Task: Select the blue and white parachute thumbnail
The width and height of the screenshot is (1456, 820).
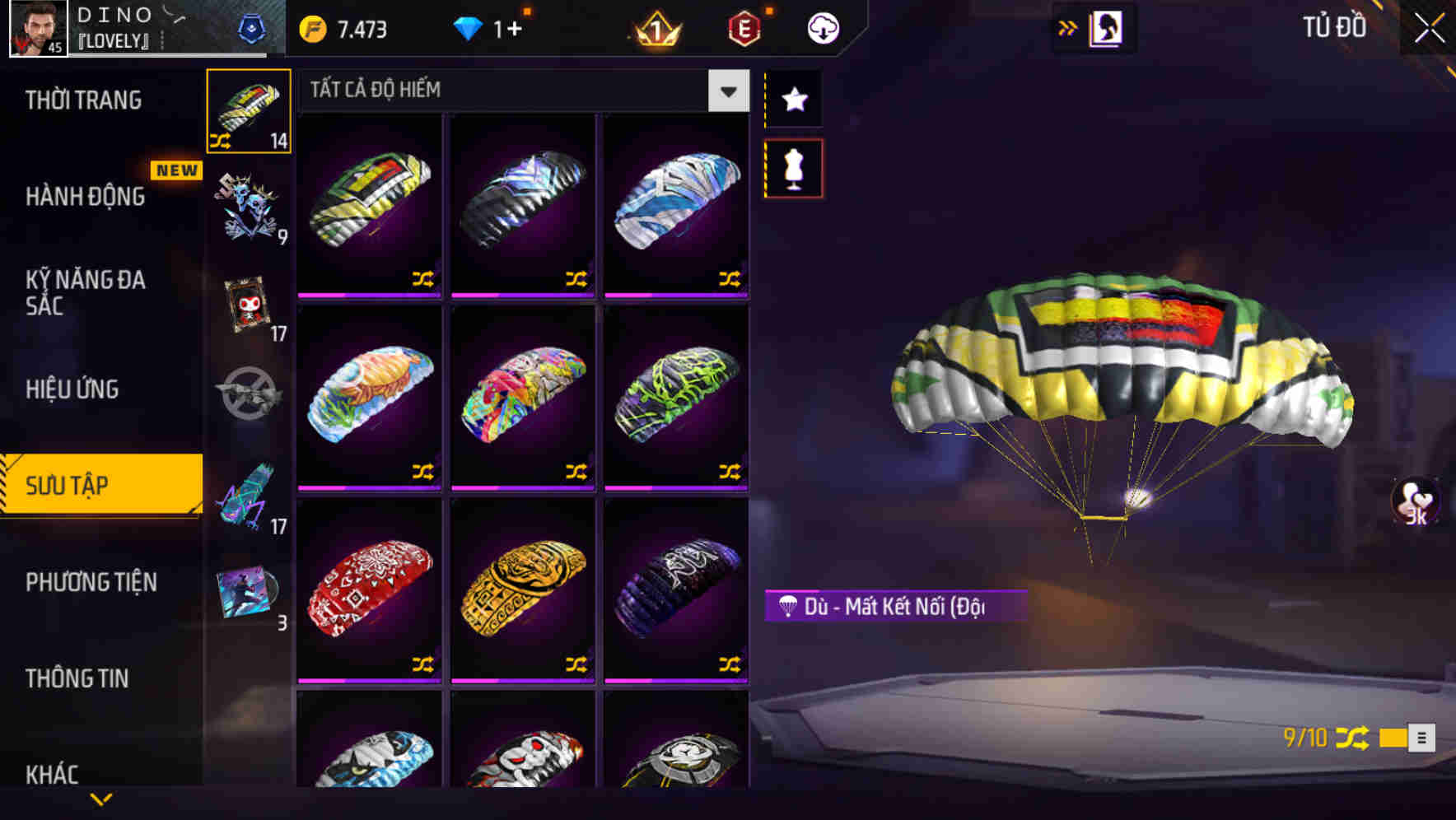Action: pyautogui.click(x=675, y=198)
